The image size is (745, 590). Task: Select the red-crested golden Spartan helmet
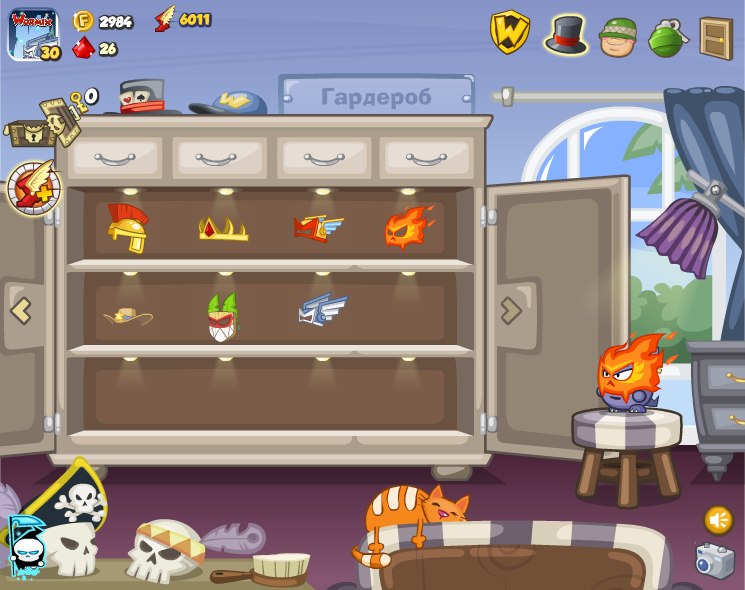pos(127,228)
